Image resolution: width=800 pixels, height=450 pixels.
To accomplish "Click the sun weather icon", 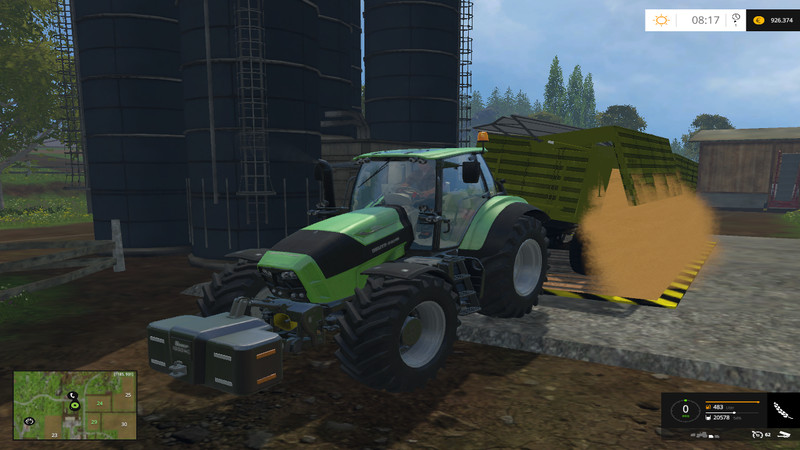I will (x=661, y=20).
